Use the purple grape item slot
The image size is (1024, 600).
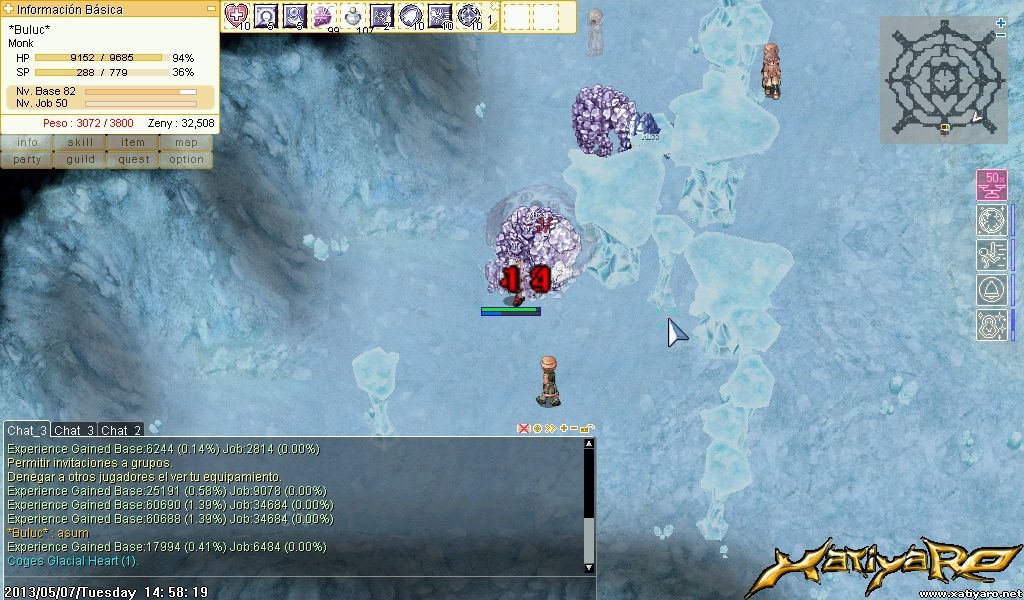tap(324, 15)
